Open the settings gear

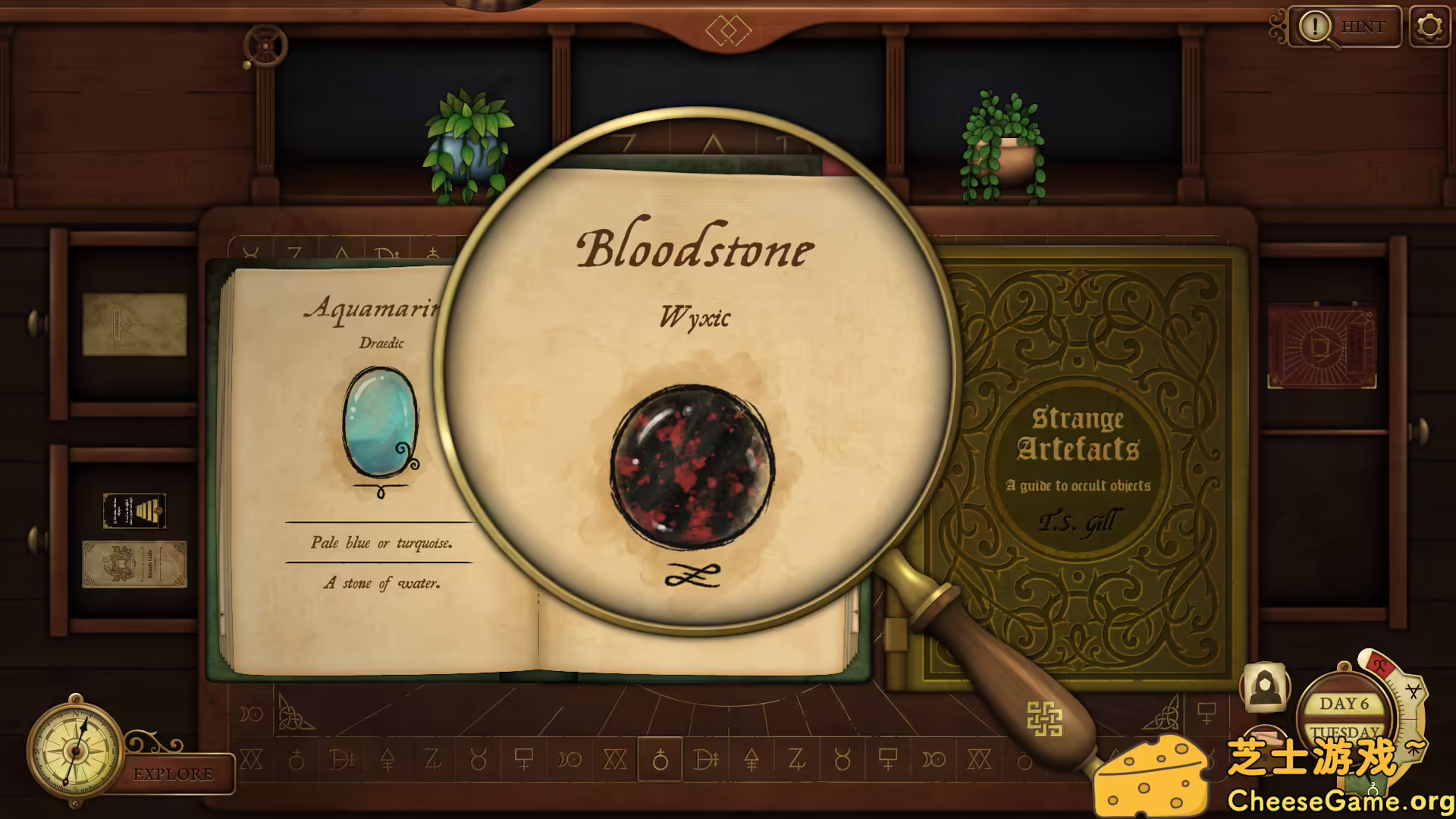tap(1430, 26)
